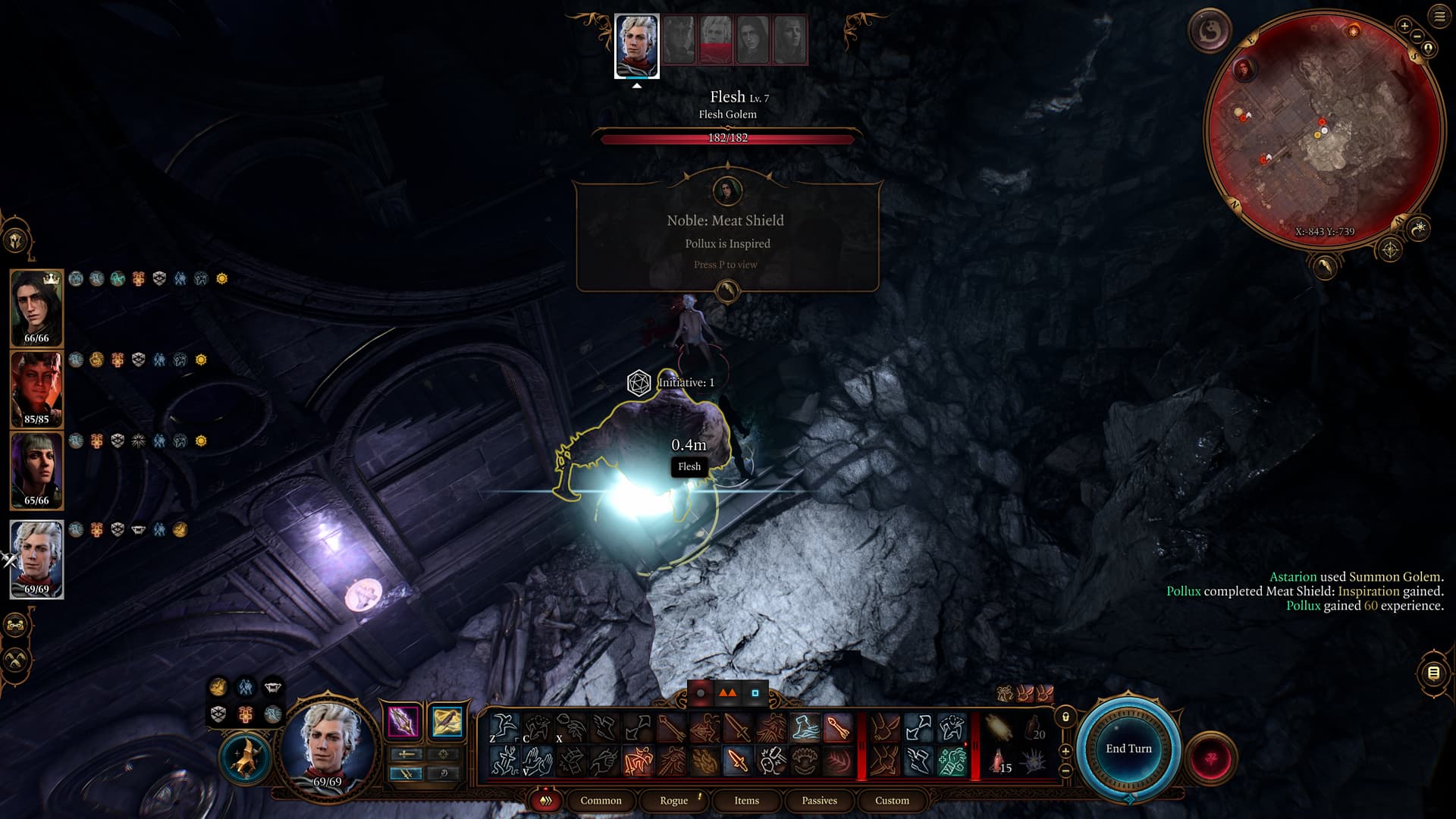This screenshot has width=1456, height=819.
Task: Zoom in on the minimap
Action: point(1404,26)
